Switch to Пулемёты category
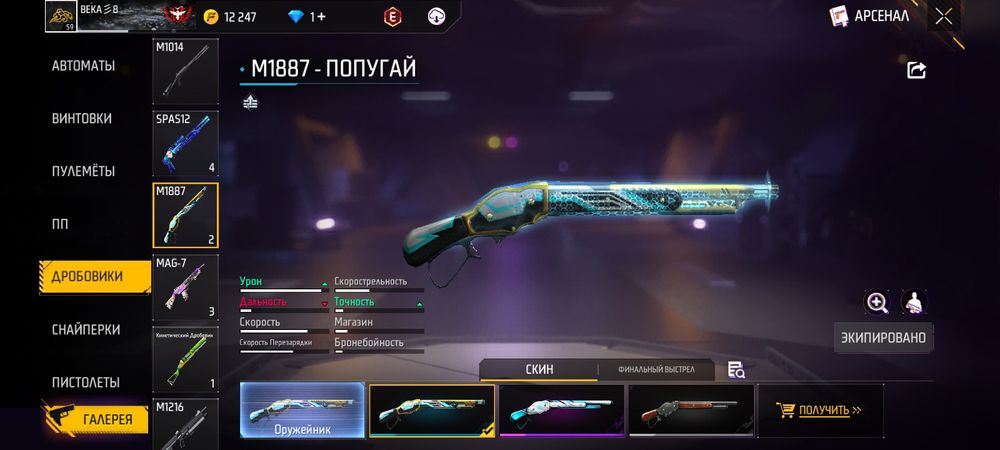The image size is (1000, 450). click(x=83, y=171)
